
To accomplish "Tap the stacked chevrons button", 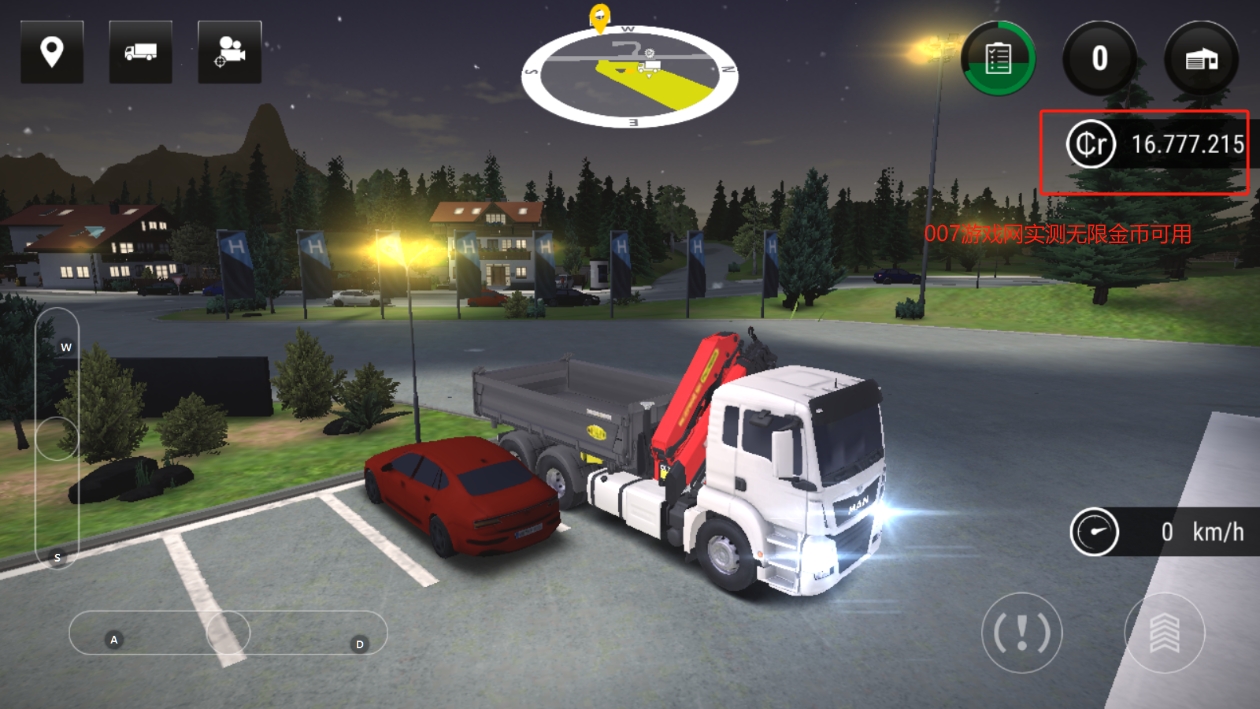I will click(x=1164, y=632).
